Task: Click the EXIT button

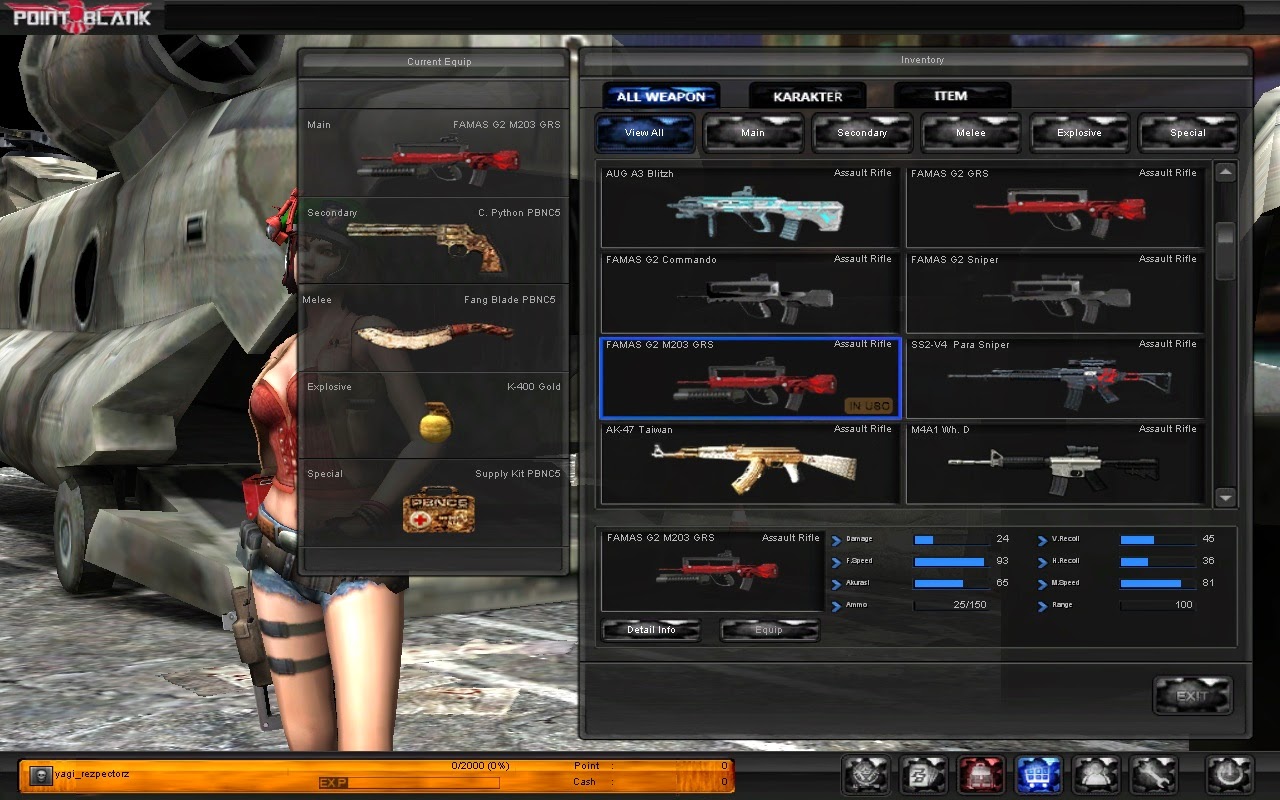Action: [1192, 696]
